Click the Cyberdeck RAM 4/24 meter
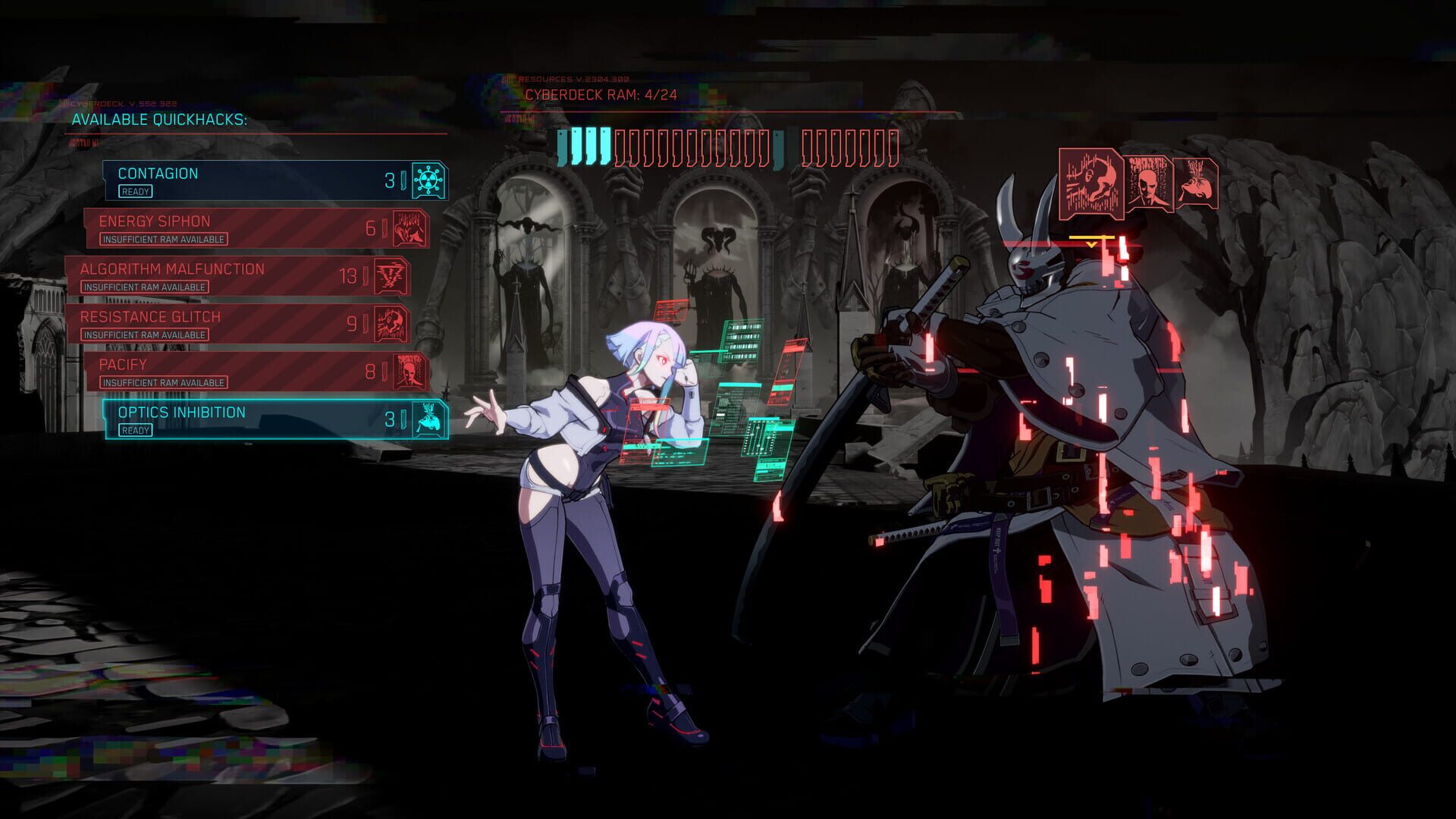The width and height of the screenshot is (1456, 819). [x=603, y=96]
